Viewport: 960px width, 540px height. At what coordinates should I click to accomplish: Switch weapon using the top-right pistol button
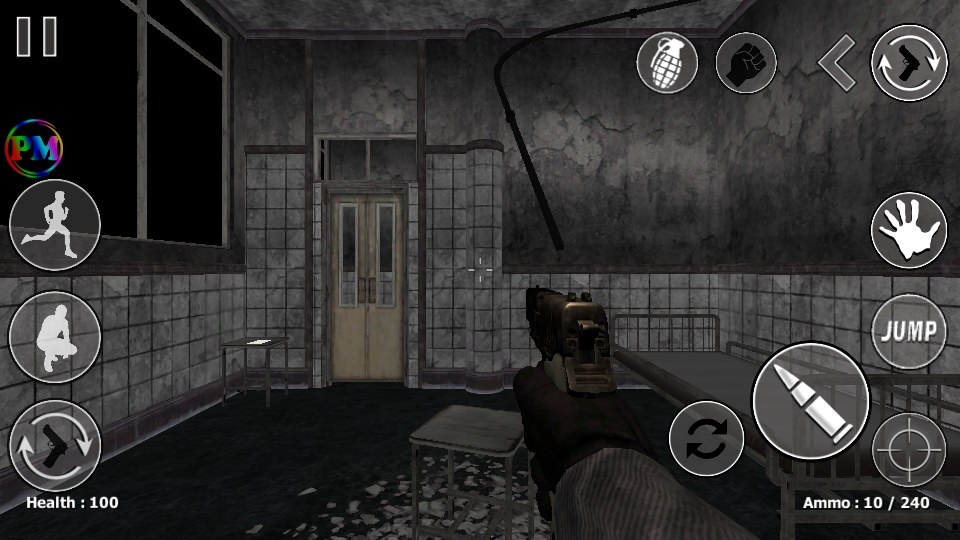[x=909, y=63]
